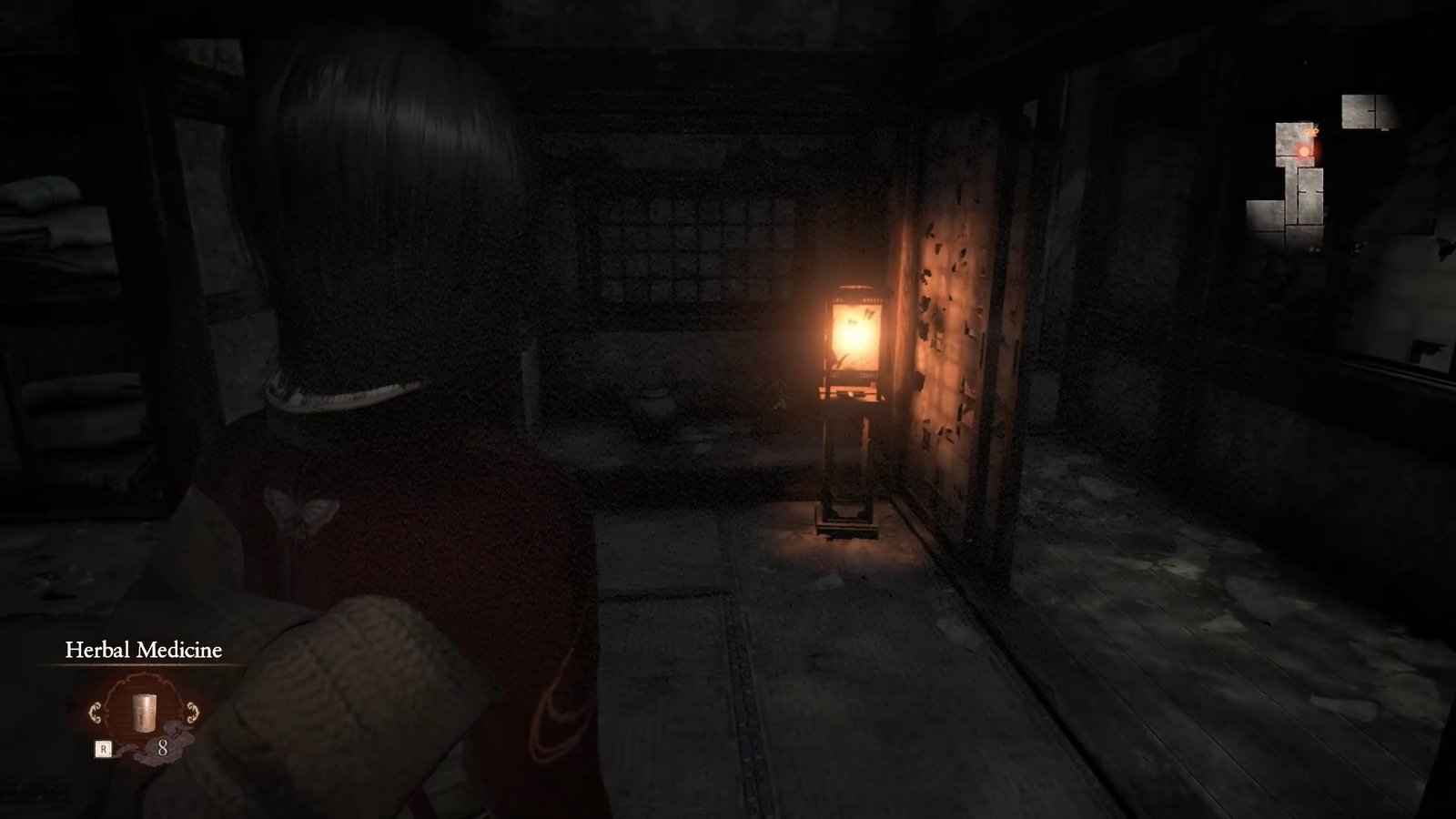
Task: Click the R button prompt icon
Action: pyautogui.click(x=104, y=749)
